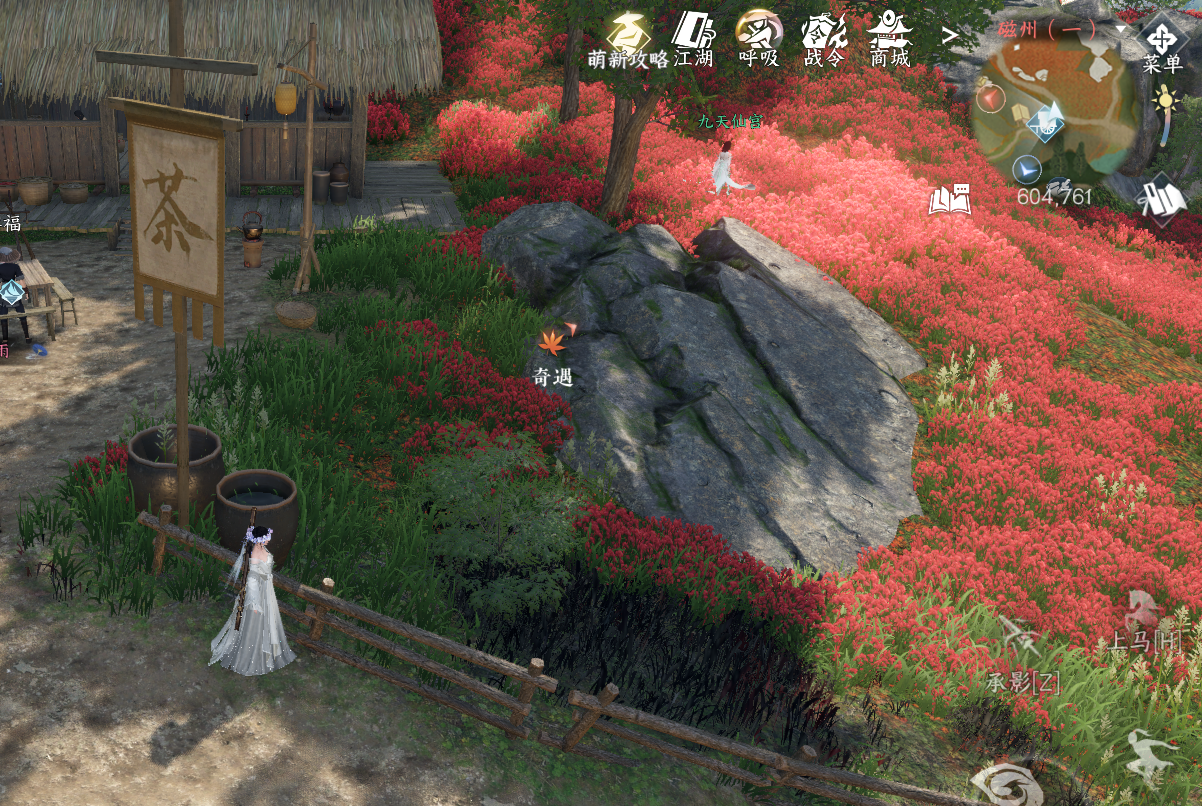Click the sun weather time indicator
The height and width of the screenshot is (806, 1202).
(x=1165, y=100)
